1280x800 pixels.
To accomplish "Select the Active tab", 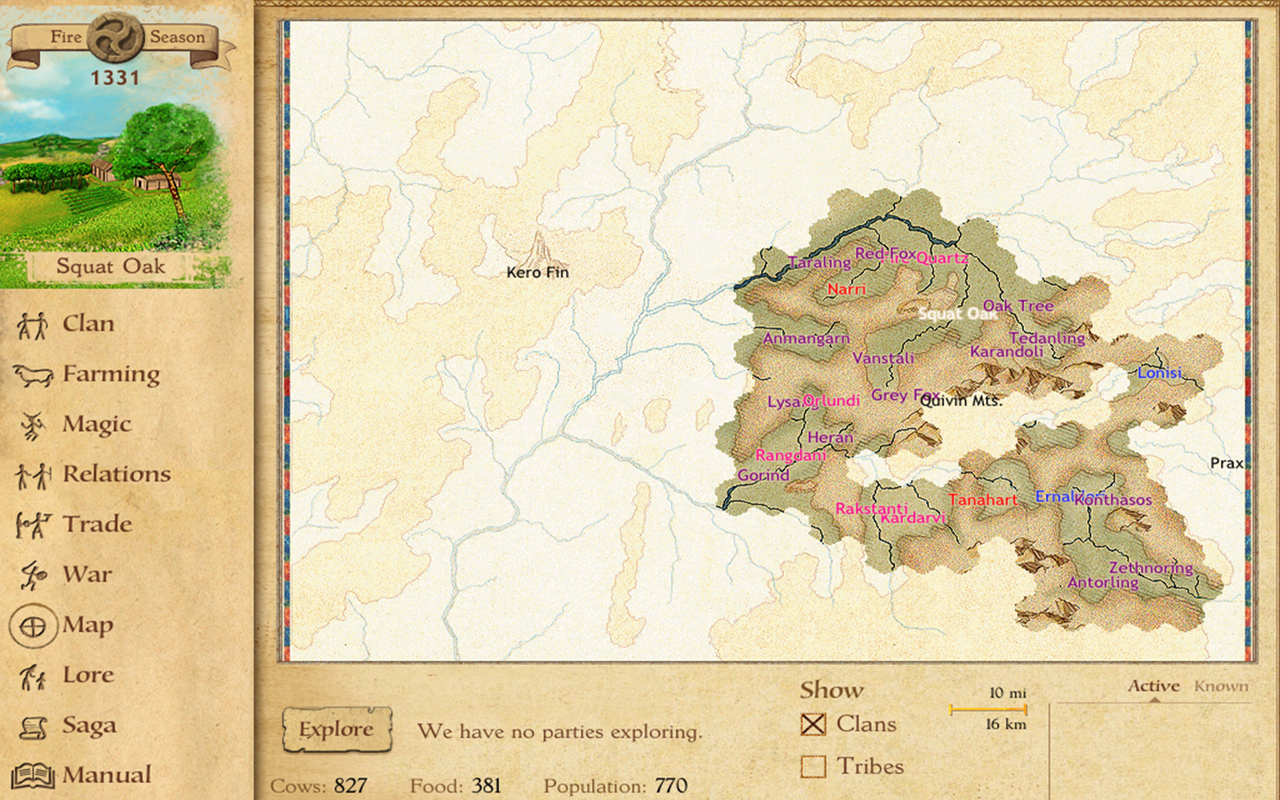I will click(1155, 685).
